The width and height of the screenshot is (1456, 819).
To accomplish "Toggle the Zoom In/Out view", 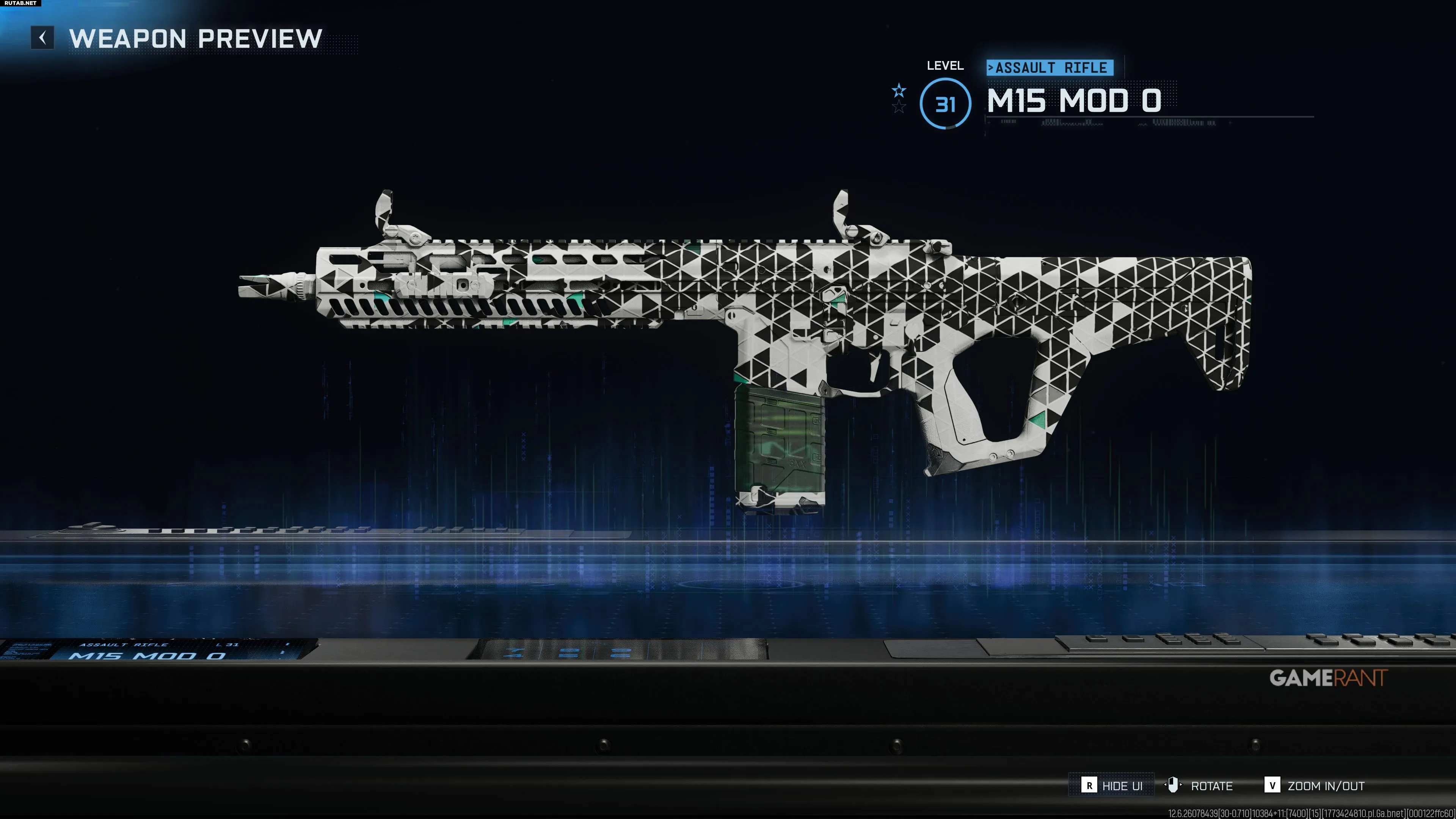I will (1314, 785).
